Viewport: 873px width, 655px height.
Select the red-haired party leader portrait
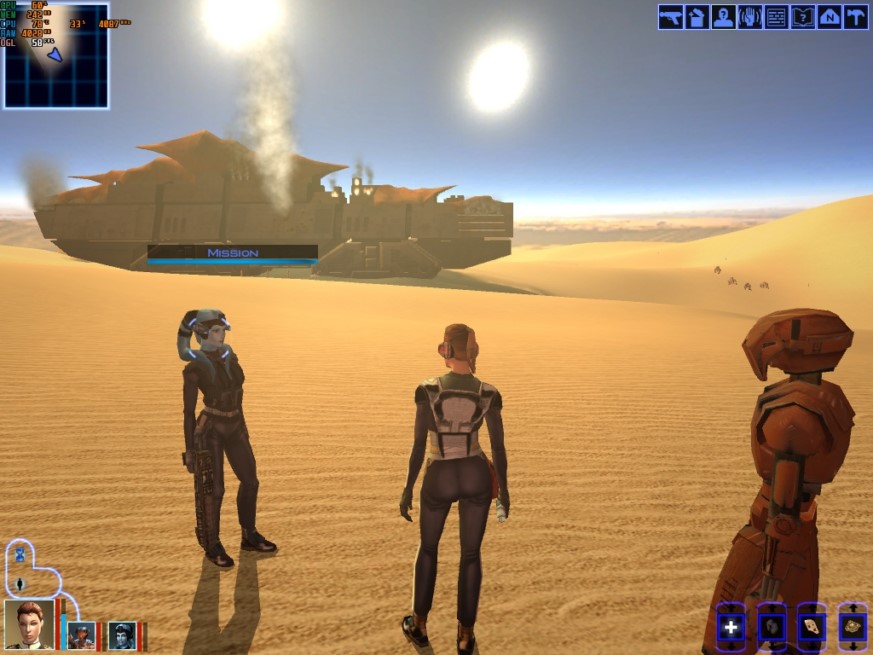pos(29,624)
